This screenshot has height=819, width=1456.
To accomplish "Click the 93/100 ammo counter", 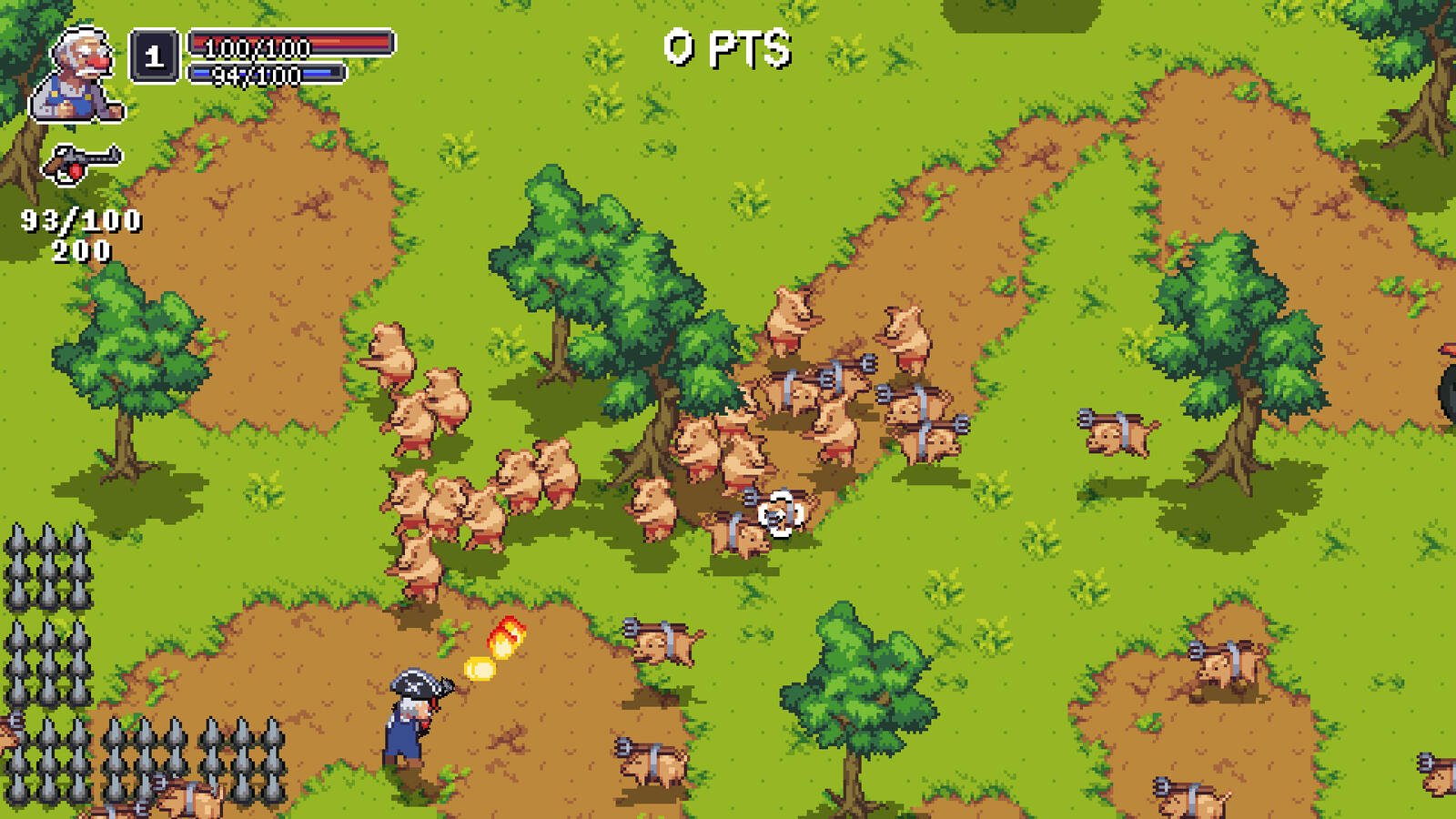I will click(80, 218).
